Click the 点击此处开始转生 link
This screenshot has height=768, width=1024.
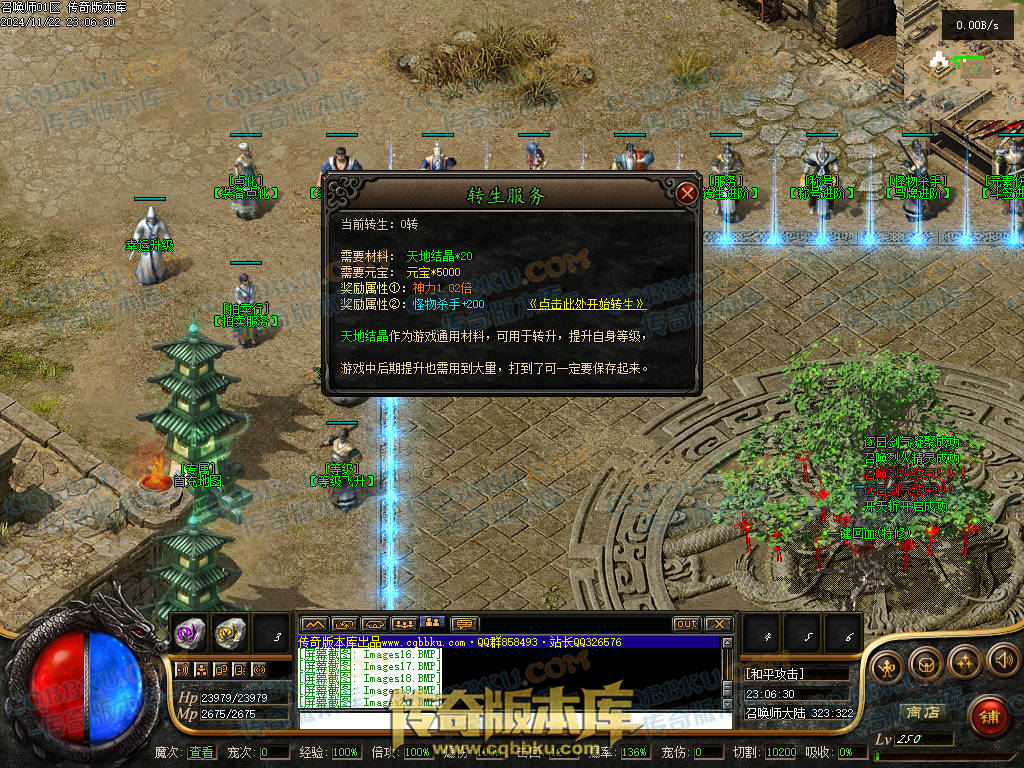point(588,304)
